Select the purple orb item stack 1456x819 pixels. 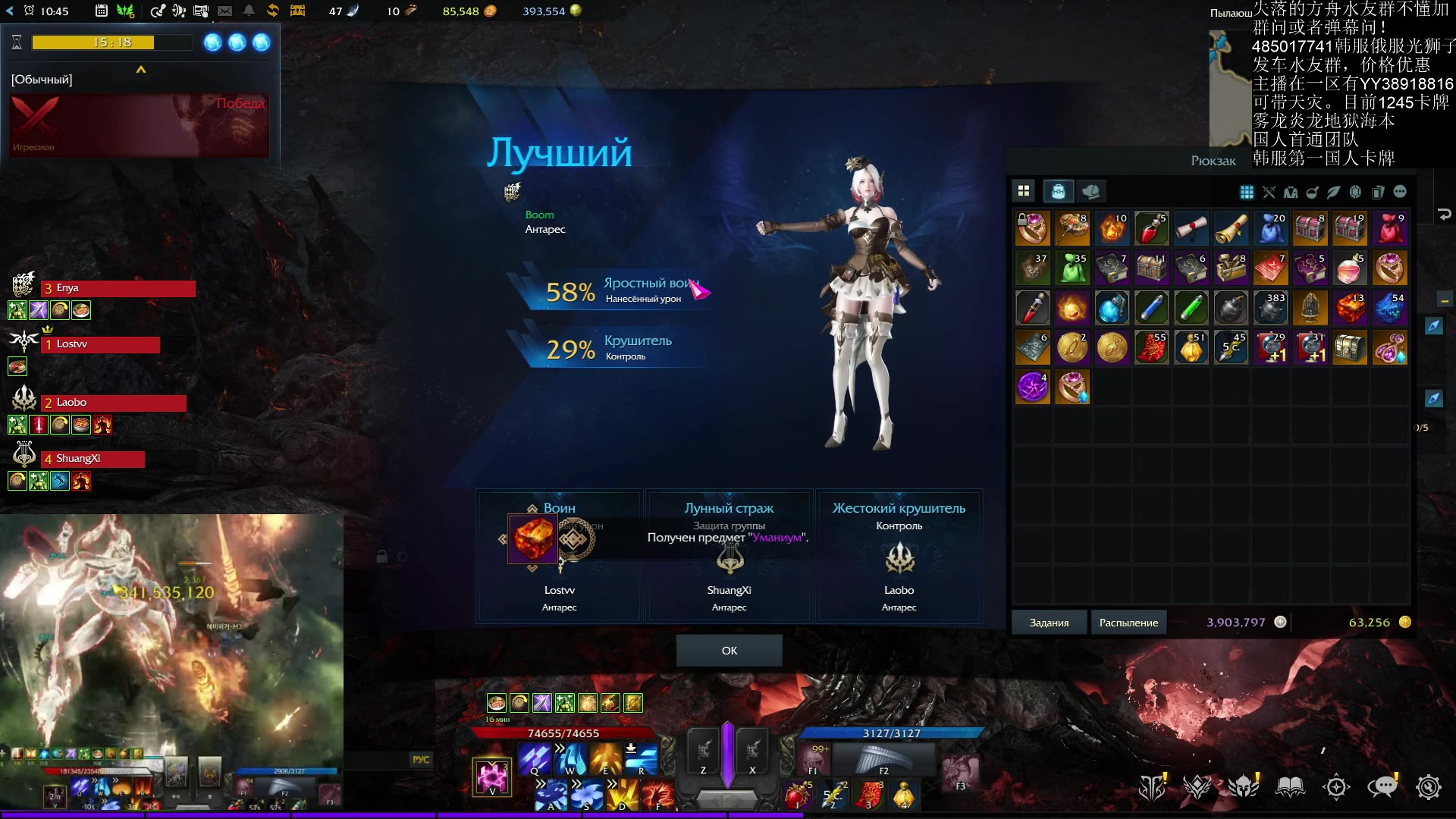[1033, 388]
